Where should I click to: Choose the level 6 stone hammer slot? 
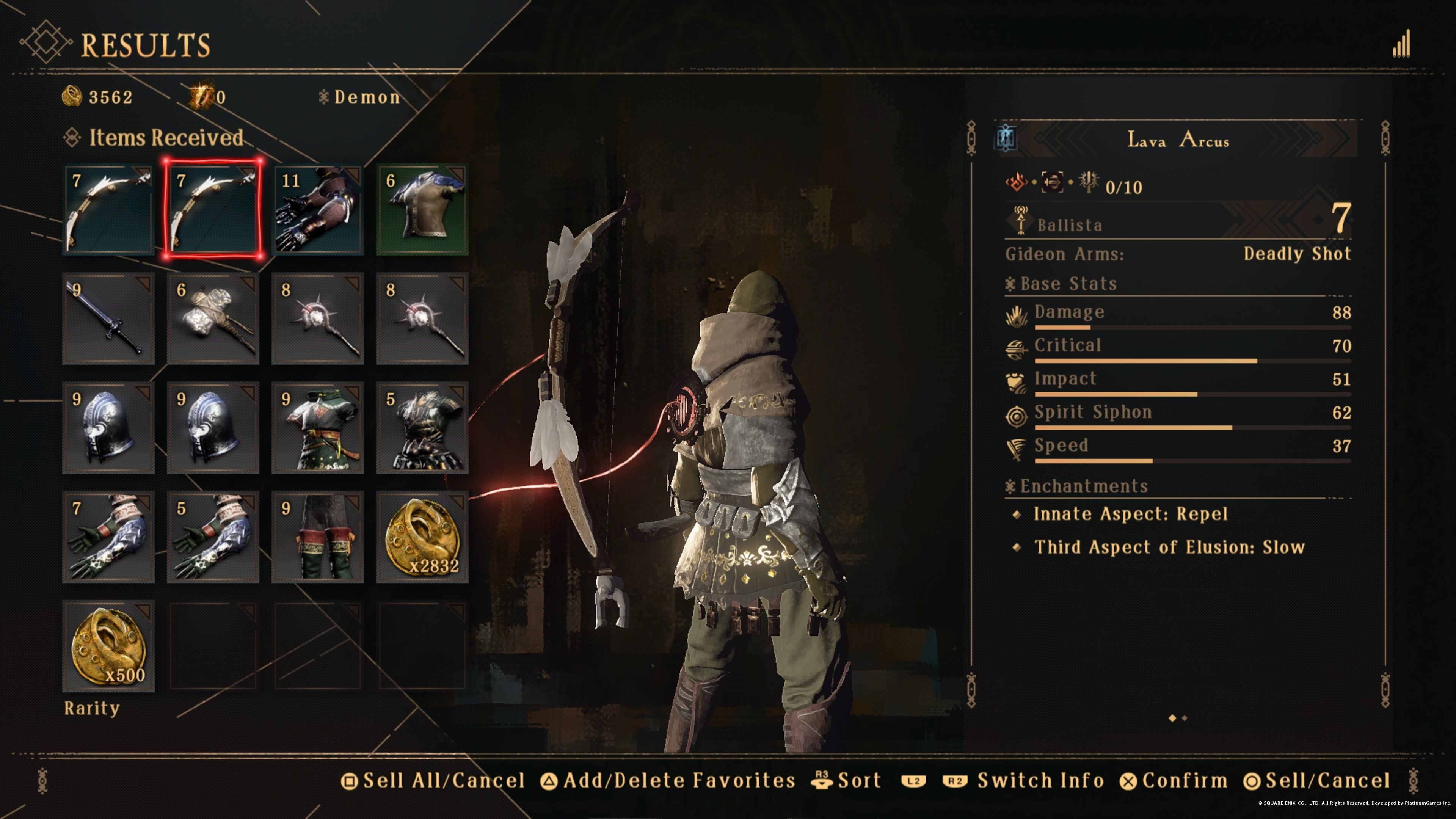coord(213,319)
